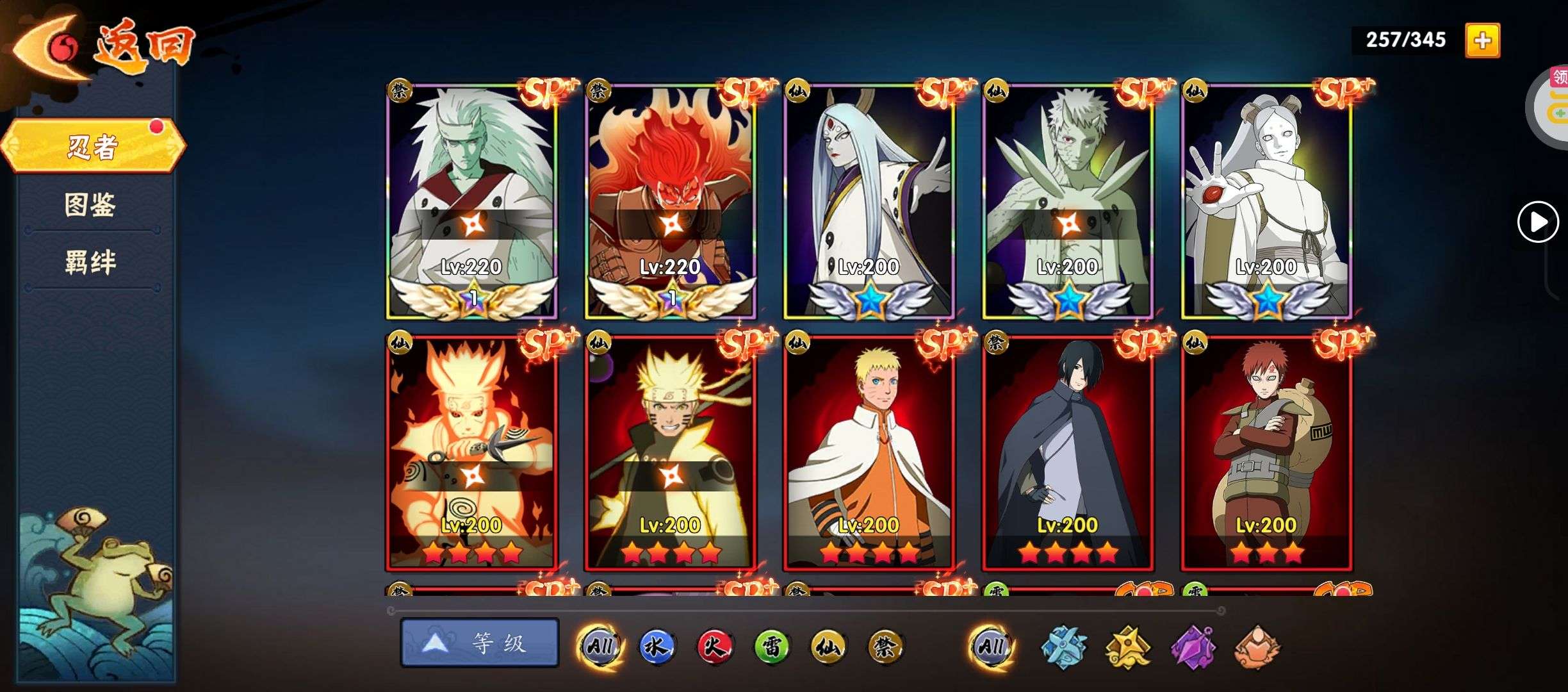Select the Gaara card with sand gourd
Screen dimensions: 1568x692
click(x=1266, y=452)
